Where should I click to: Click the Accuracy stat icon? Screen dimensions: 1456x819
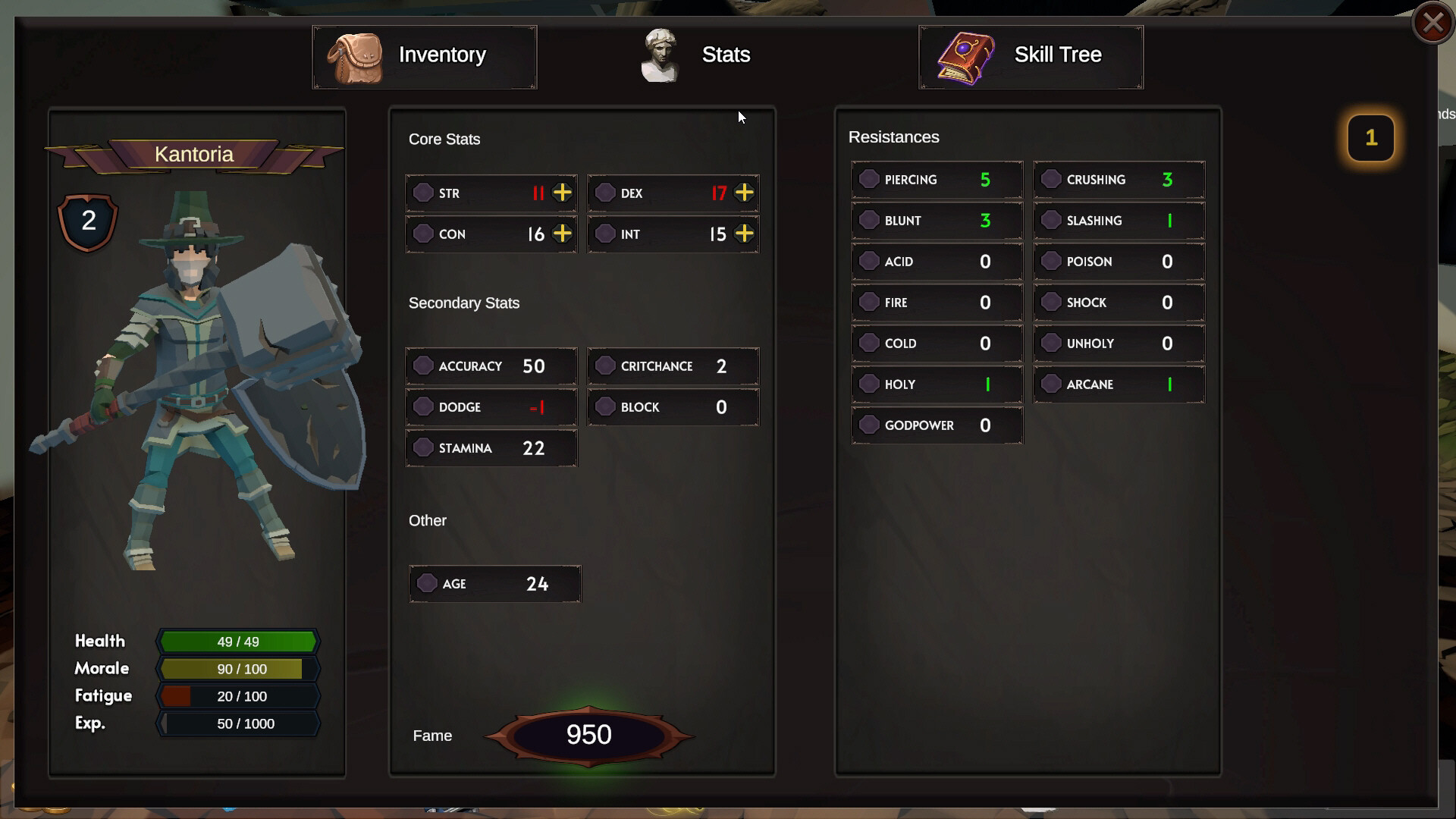click(423, 366)
